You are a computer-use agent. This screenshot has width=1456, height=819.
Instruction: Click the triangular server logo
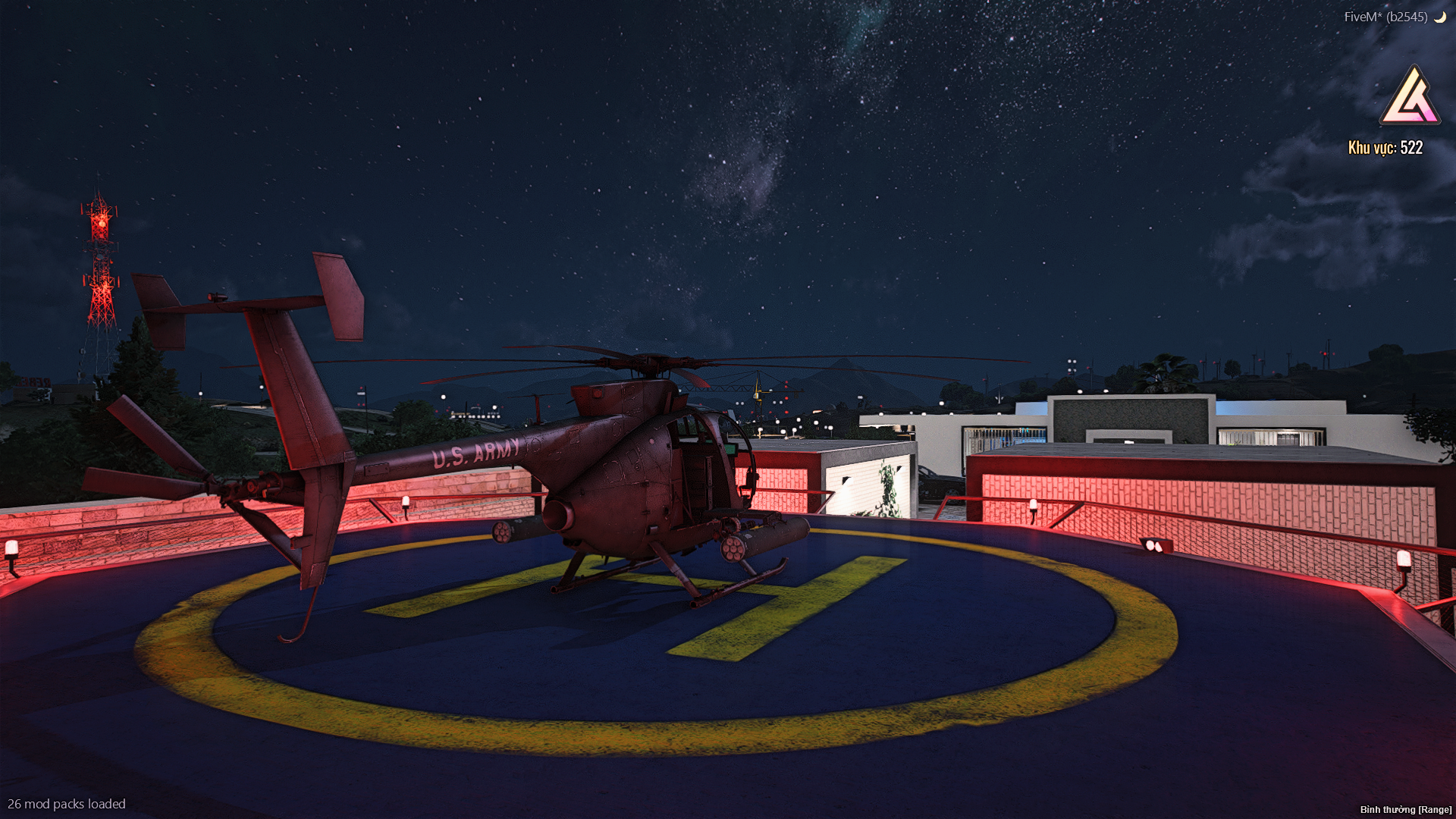pyautogui.click(x=1410, y=96)
